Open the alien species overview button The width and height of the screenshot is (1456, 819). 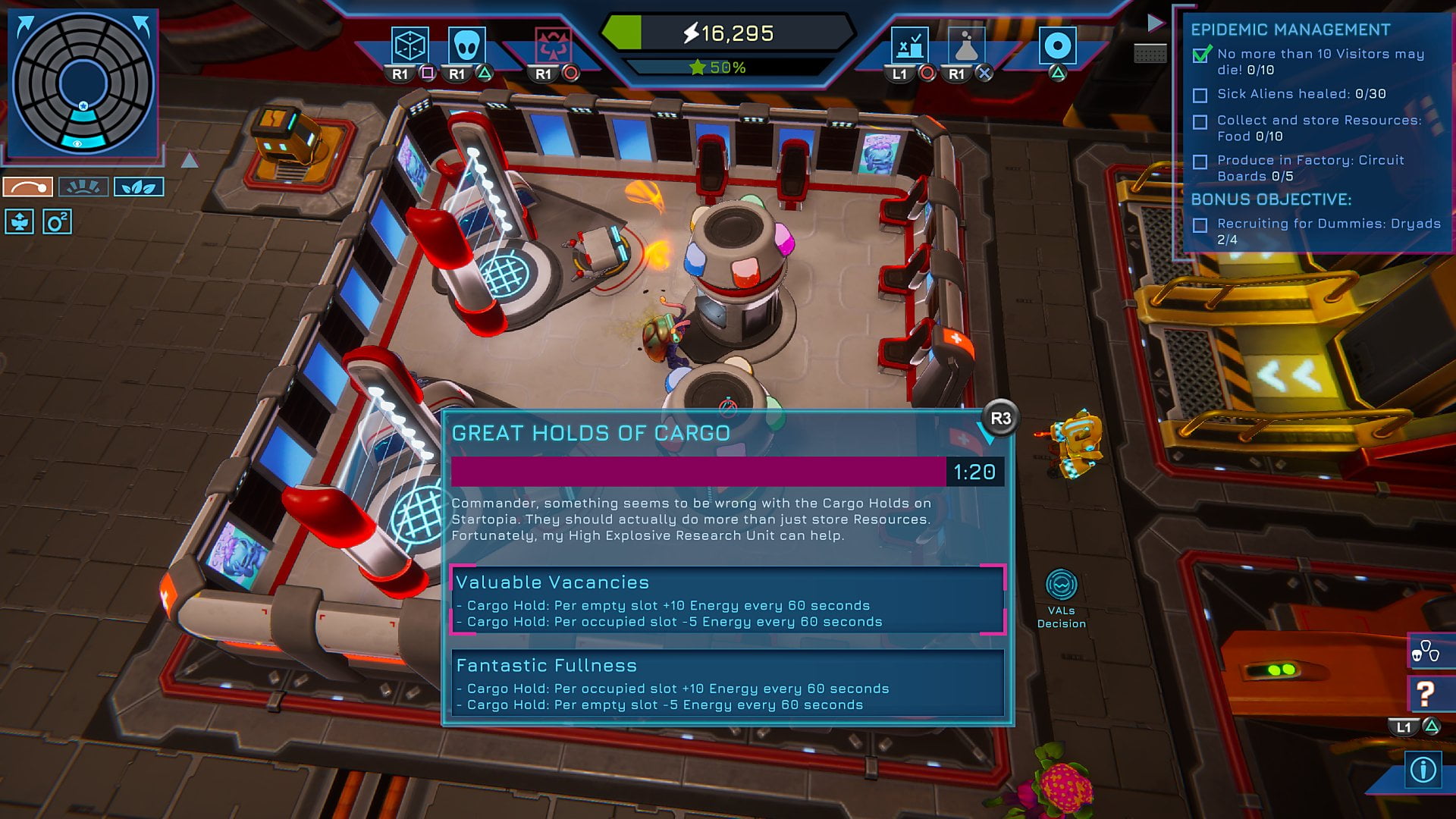[x=1426, y=651]
